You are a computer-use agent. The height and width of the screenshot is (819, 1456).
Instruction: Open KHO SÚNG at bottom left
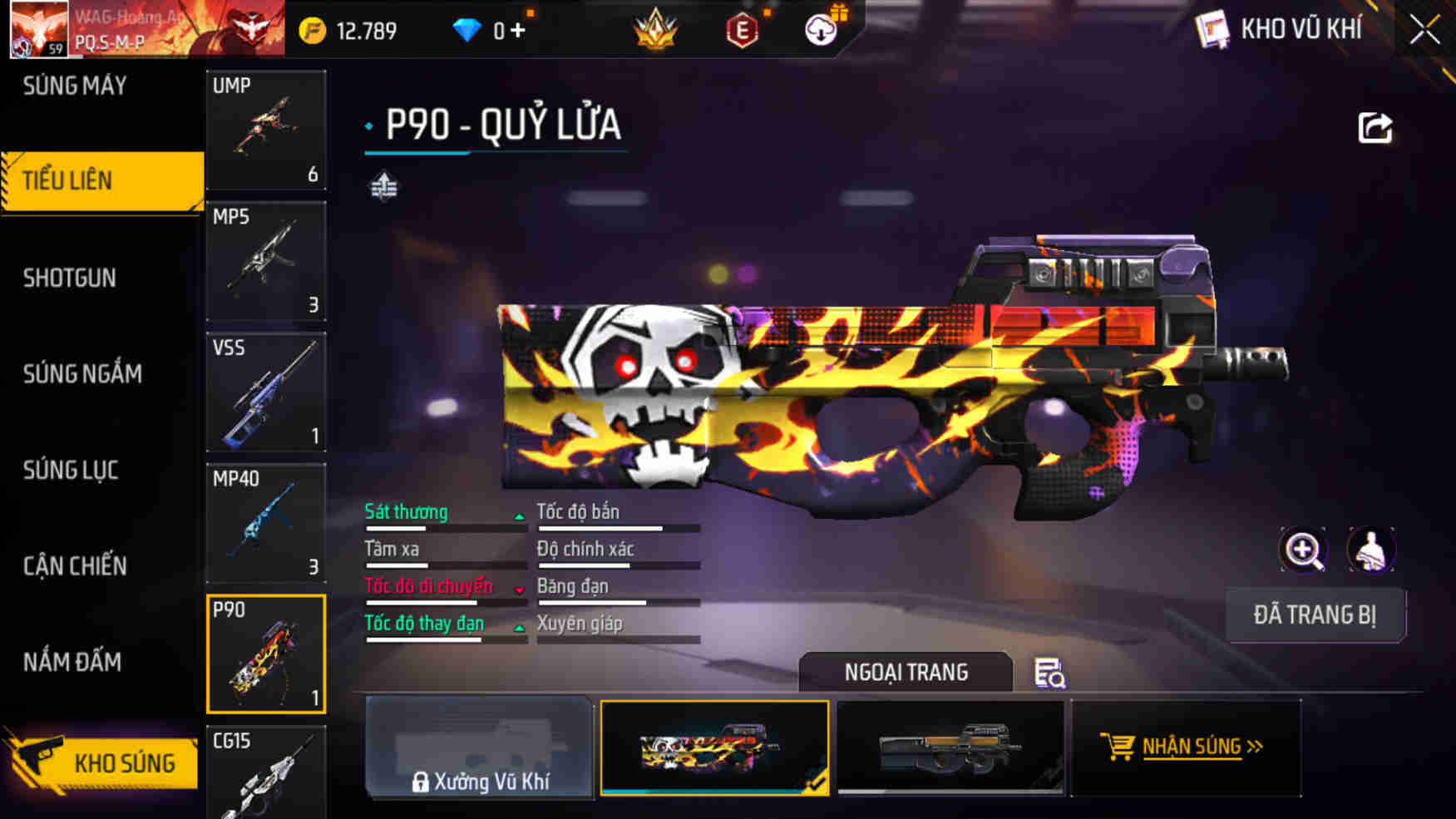pyautogui.click(x=126, y=762)
